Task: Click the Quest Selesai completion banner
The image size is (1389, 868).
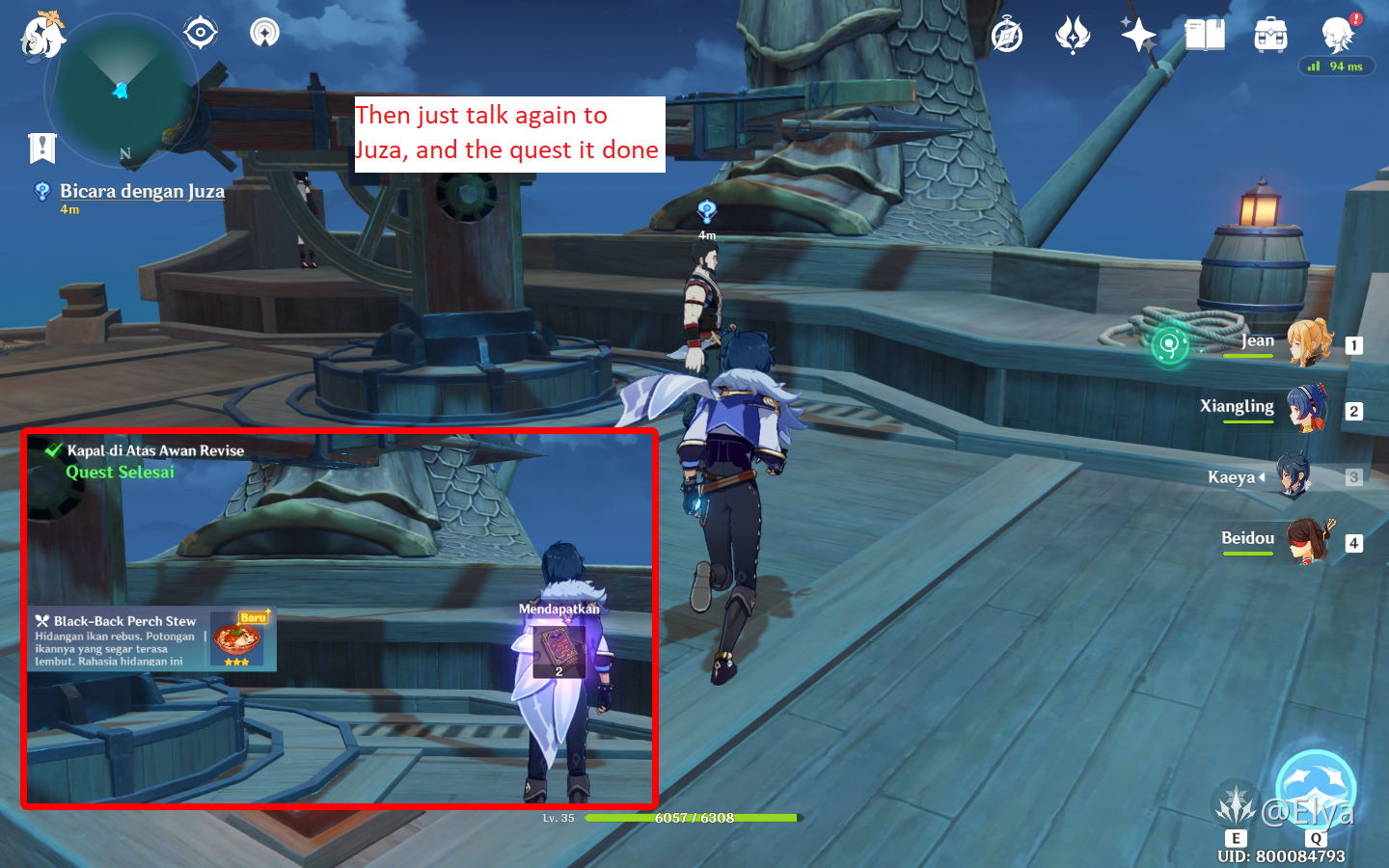Action: pos(120,473)
